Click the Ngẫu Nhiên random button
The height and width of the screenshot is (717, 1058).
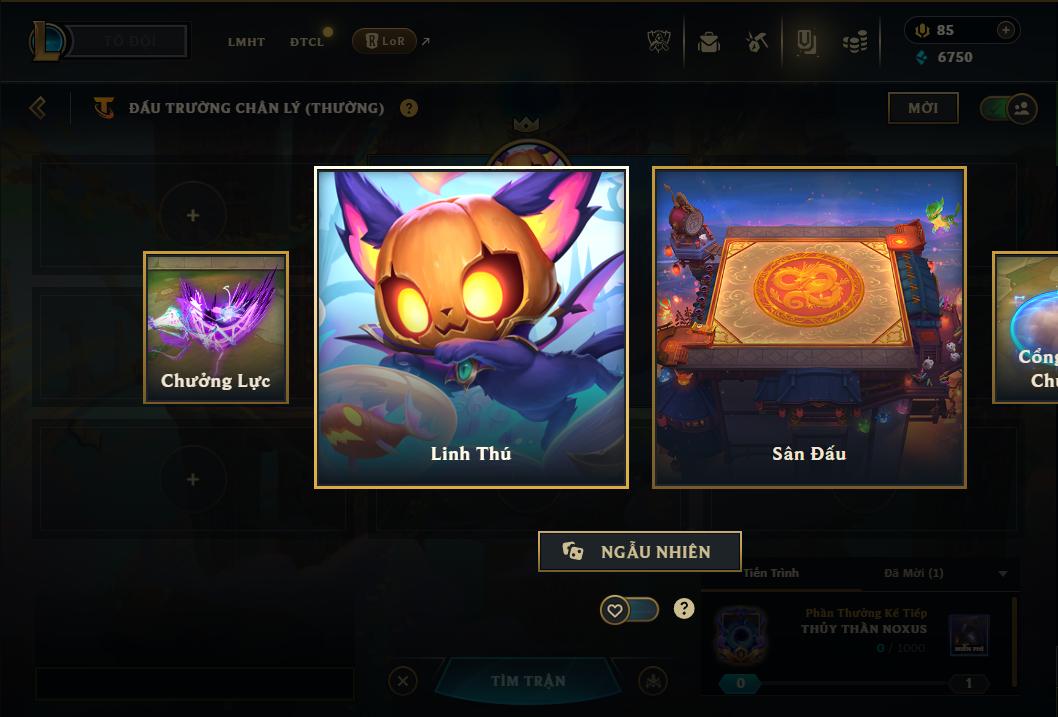tap(640, 551)
